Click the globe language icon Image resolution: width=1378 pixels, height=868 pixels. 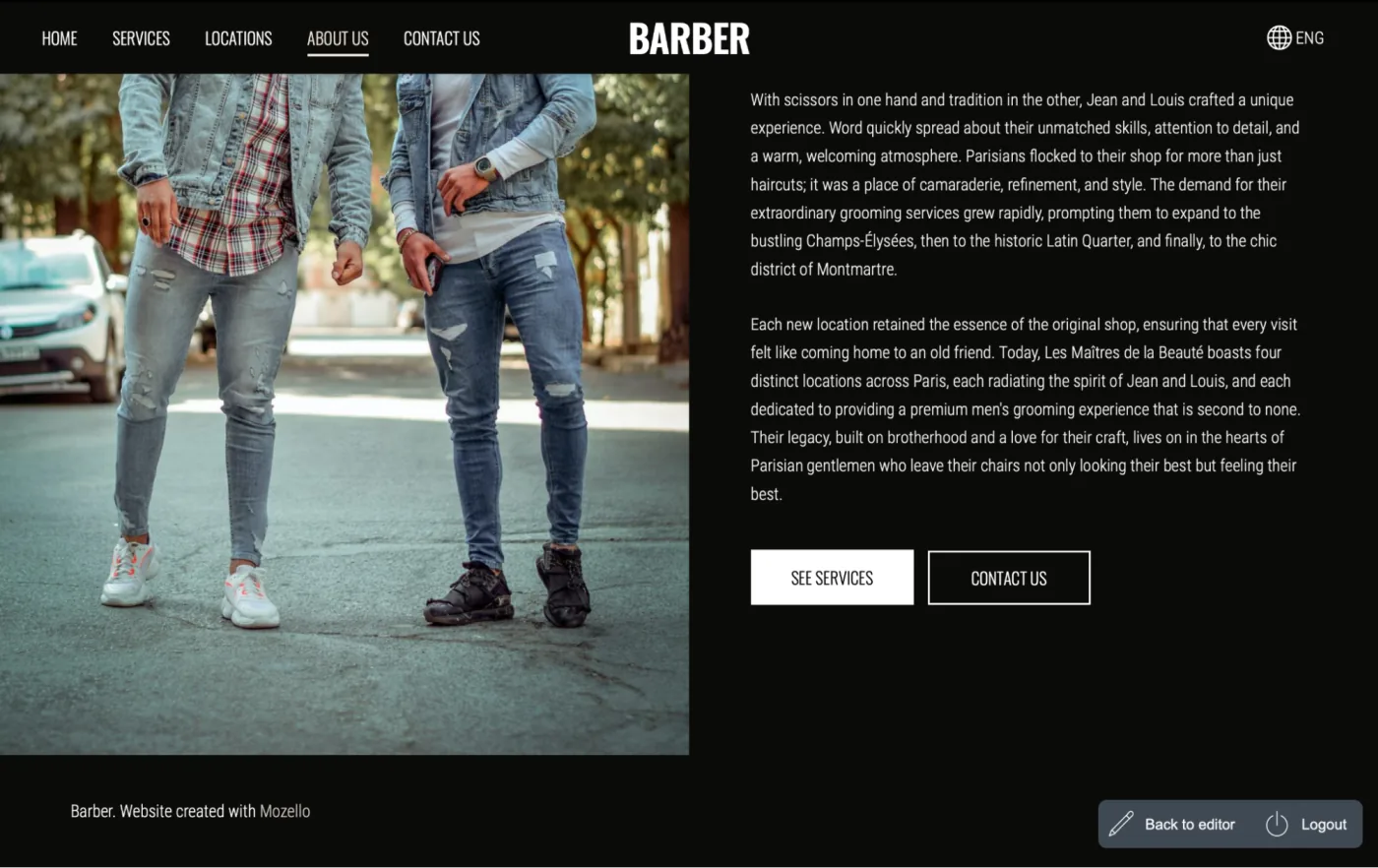(1279, 37)
